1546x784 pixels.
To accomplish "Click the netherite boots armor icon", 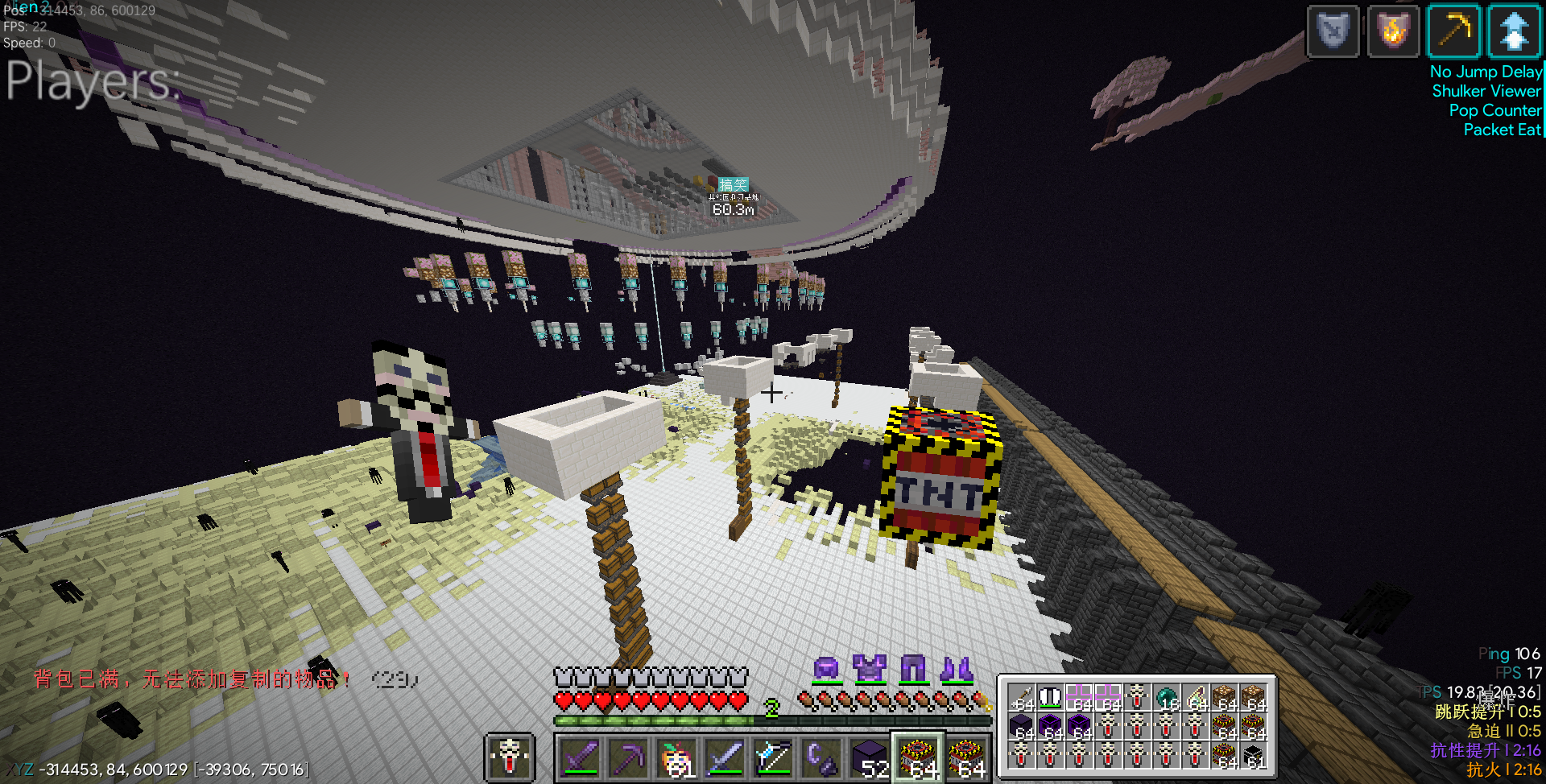I will click(957, 669).
